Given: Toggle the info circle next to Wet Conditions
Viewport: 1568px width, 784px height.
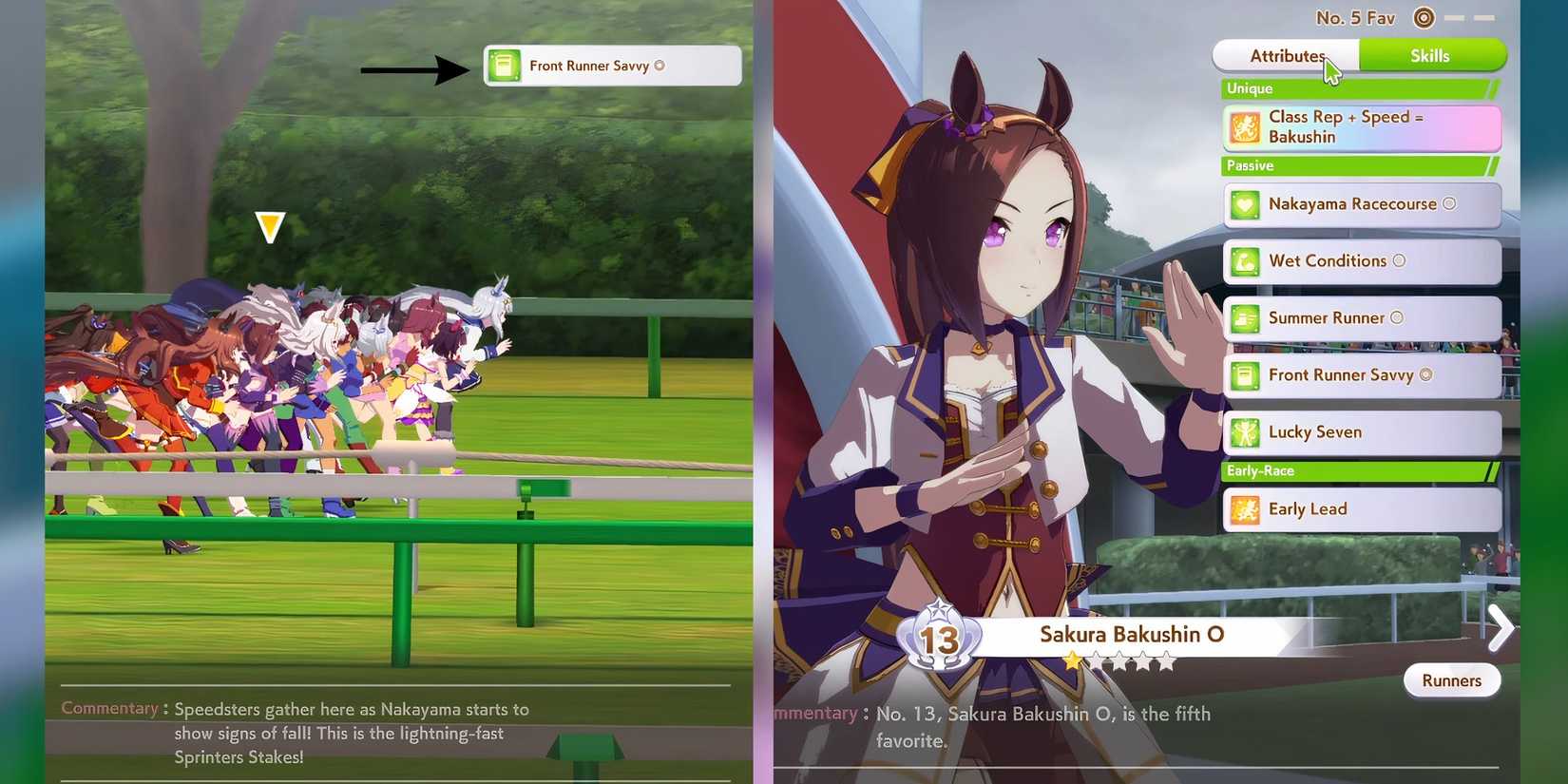Looking at the screenshot, I should (1397, 261).
